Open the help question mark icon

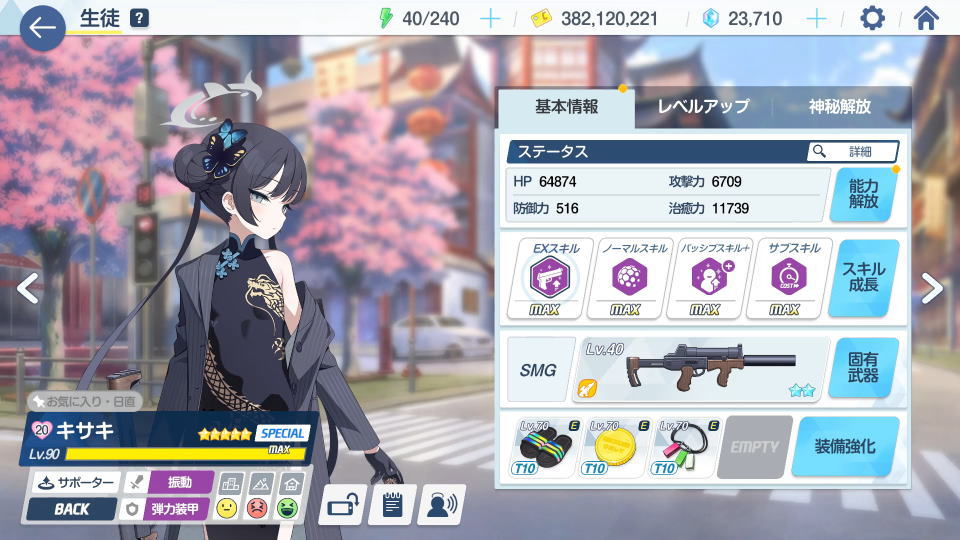(139, 18)
